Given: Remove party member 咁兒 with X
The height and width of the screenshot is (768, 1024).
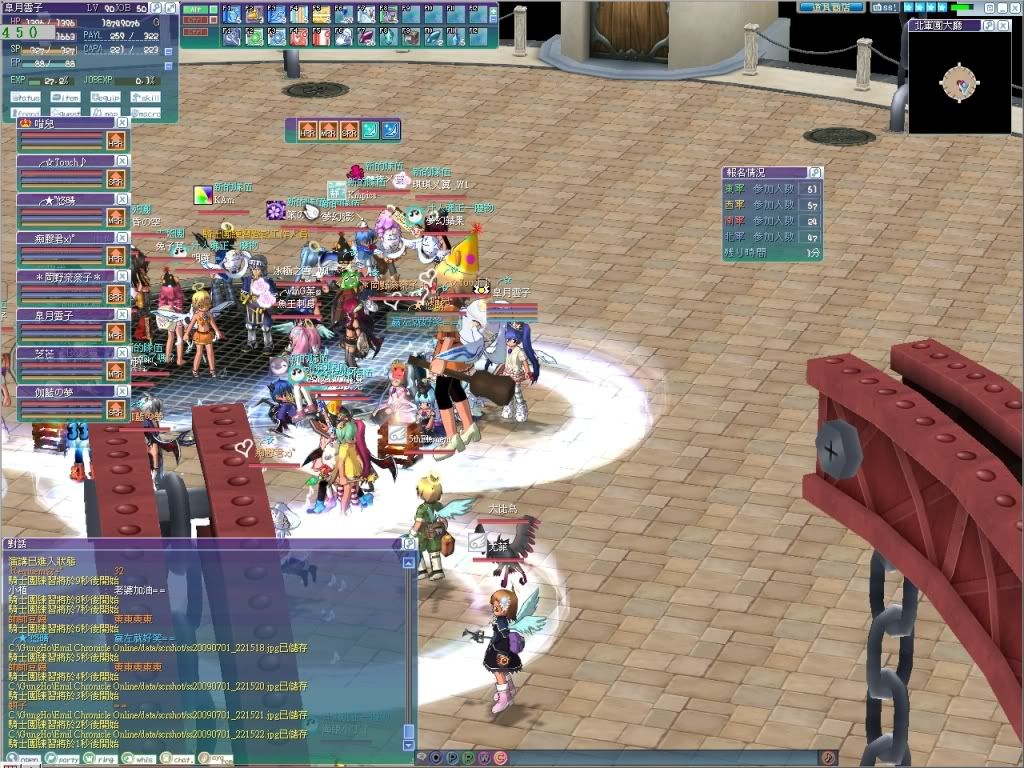Looking at the screenshot, I should [122, 123].
